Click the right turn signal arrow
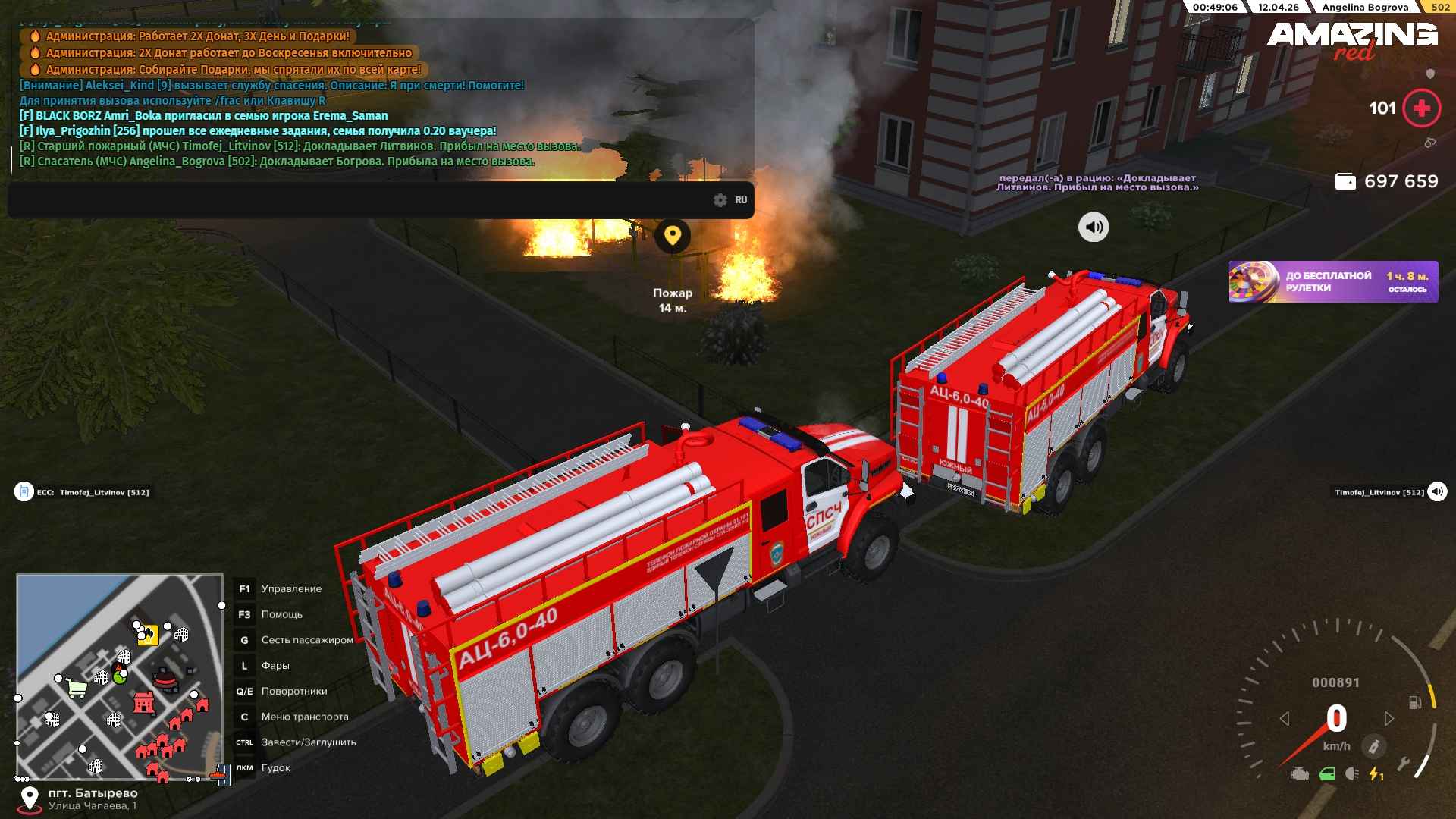 pyautogui.click(x=1389, y=718)
